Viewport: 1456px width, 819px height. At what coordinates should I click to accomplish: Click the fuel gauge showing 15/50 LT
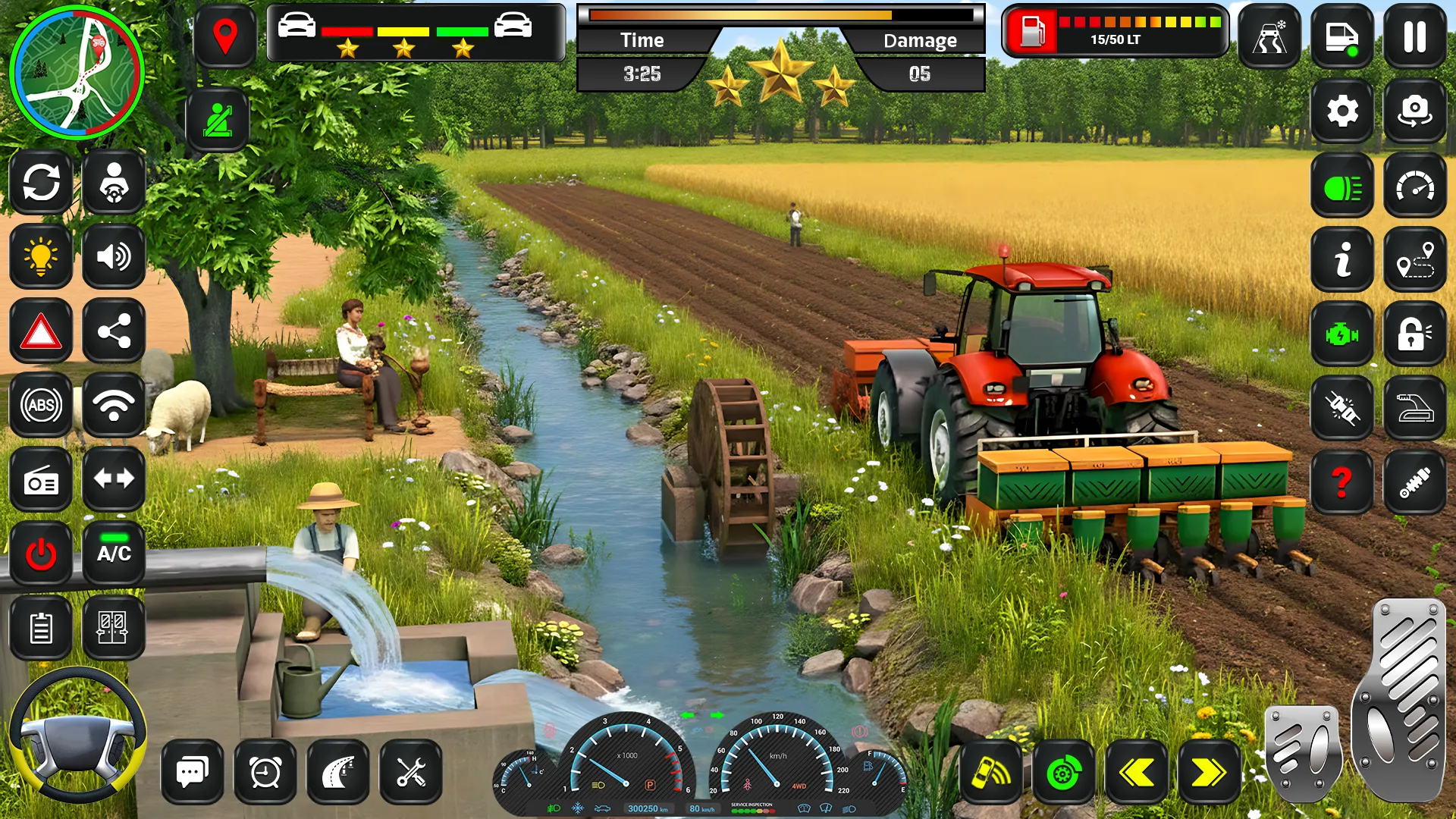[1115, 31]
